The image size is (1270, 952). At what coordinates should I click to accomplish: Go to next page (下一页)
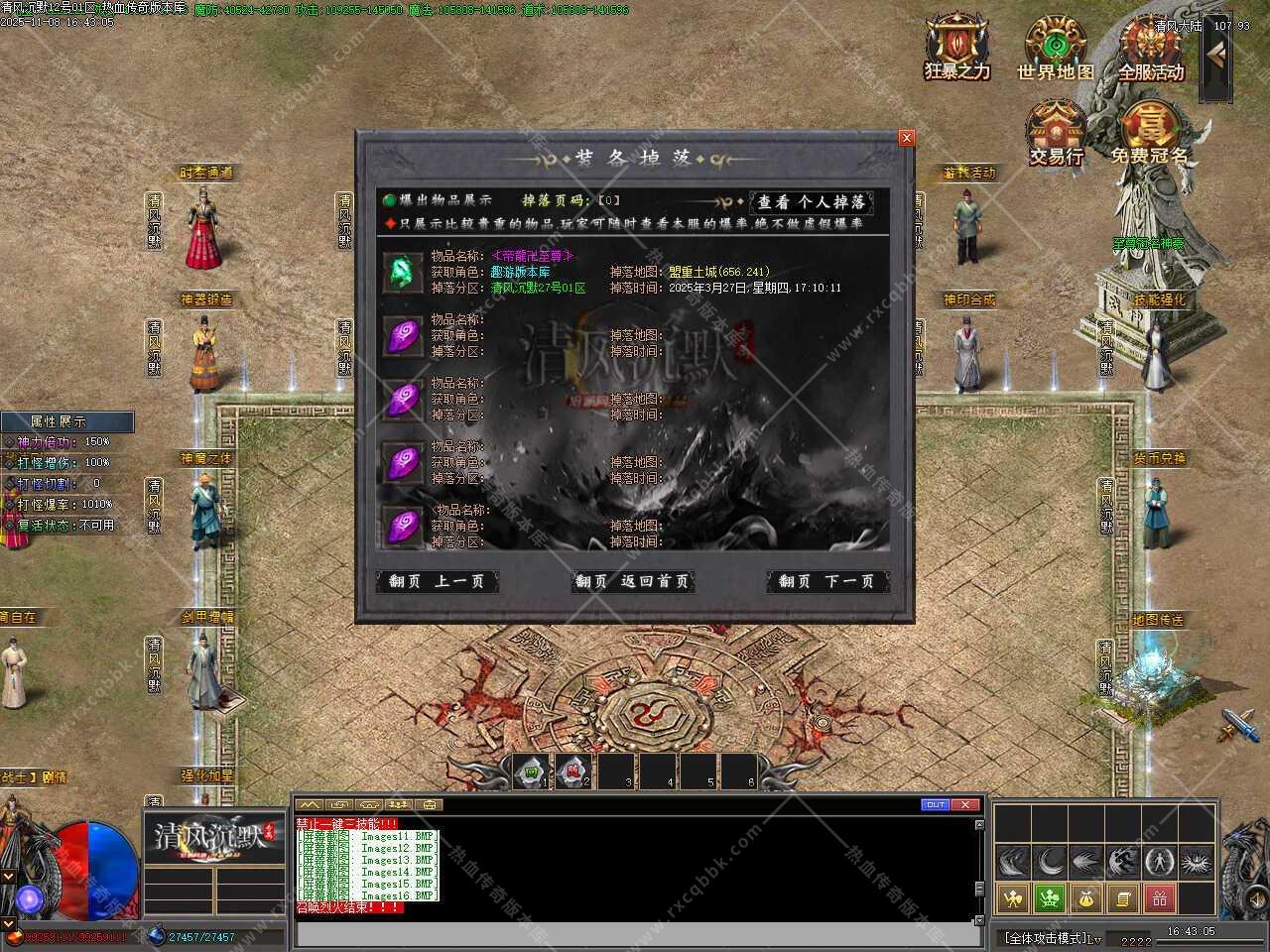tap(827, 582)
